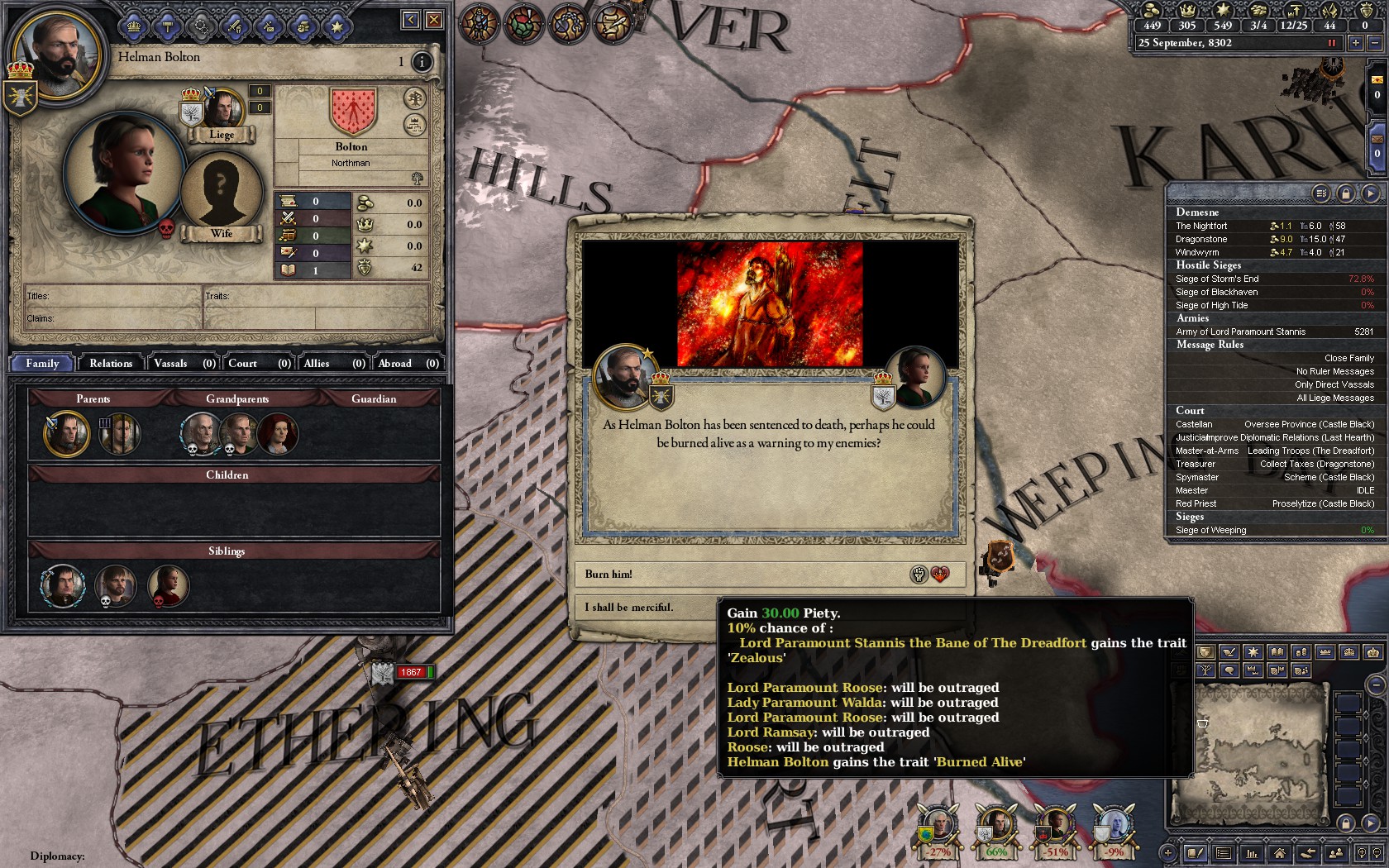Open the Bolton coat of arms

353,110
